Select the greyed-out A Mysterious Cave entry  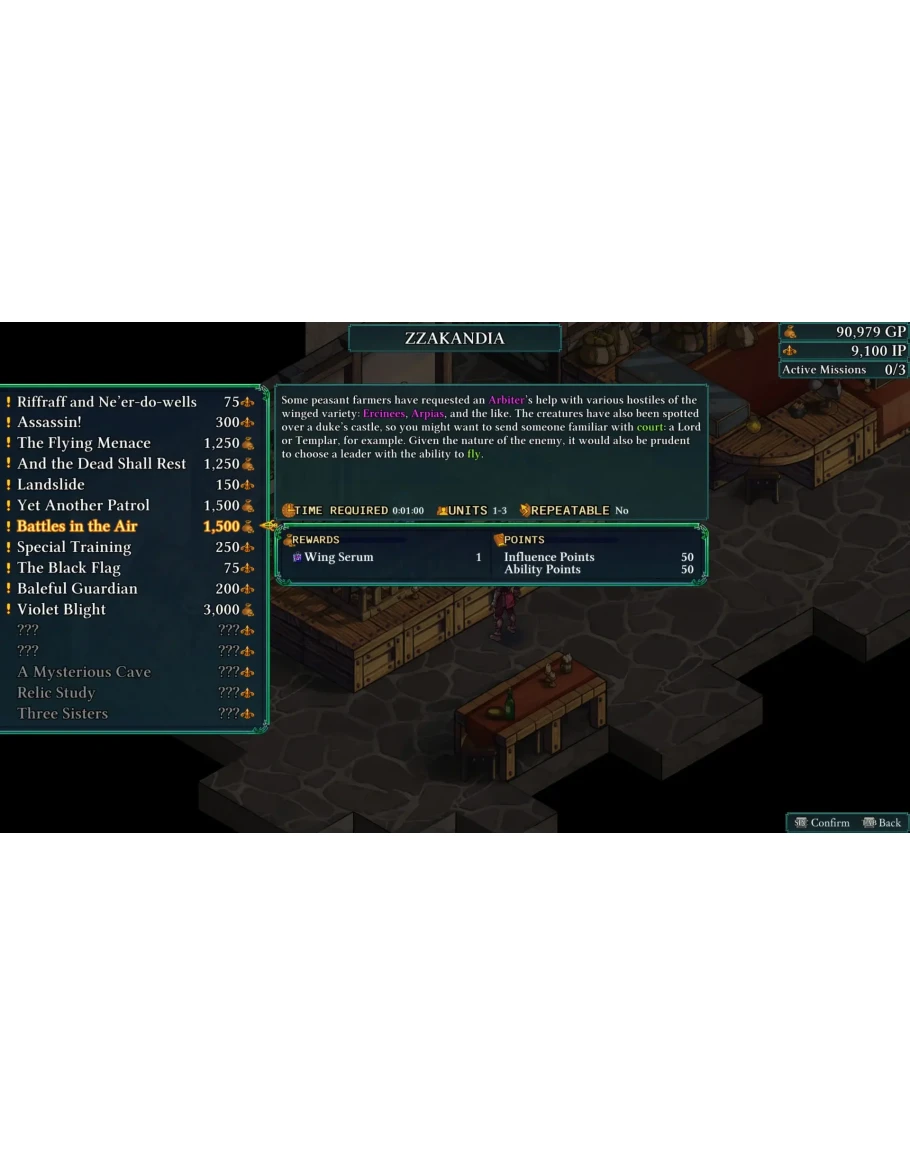pyautogui.click(x=84, y=672)
